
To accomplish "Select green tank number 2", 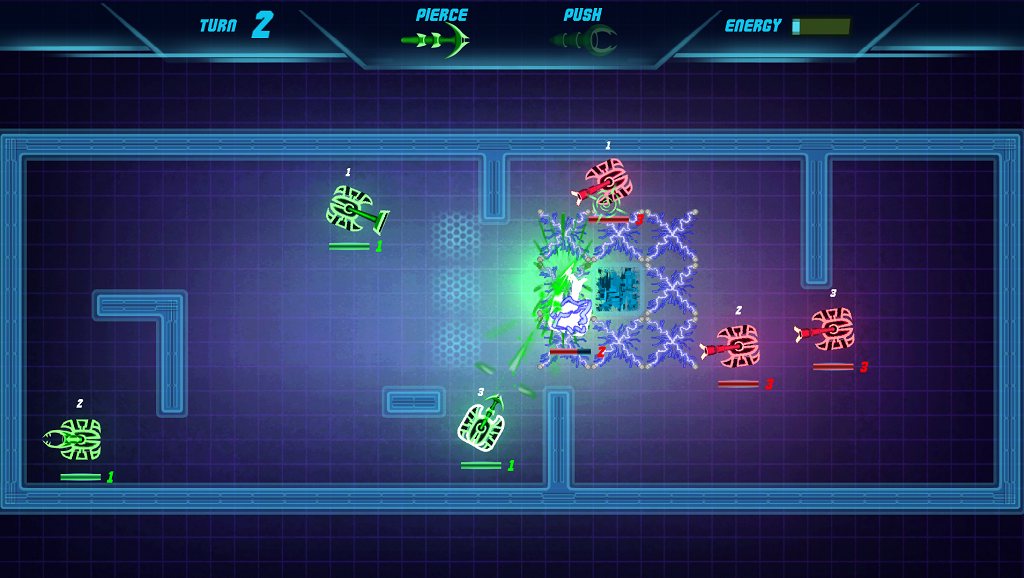I will point(76,439).
